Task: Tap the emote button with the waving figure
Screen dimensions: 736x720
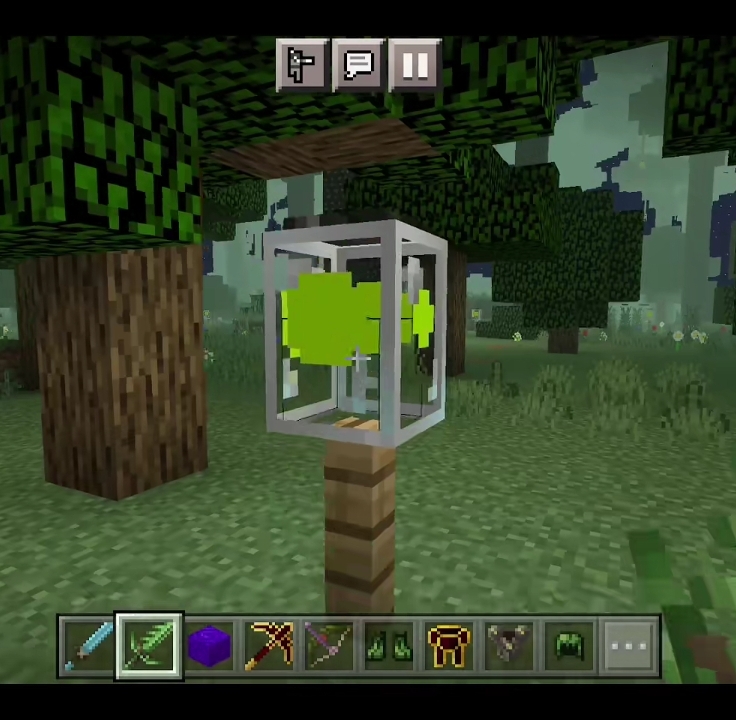Action: [x=302, y=66]
